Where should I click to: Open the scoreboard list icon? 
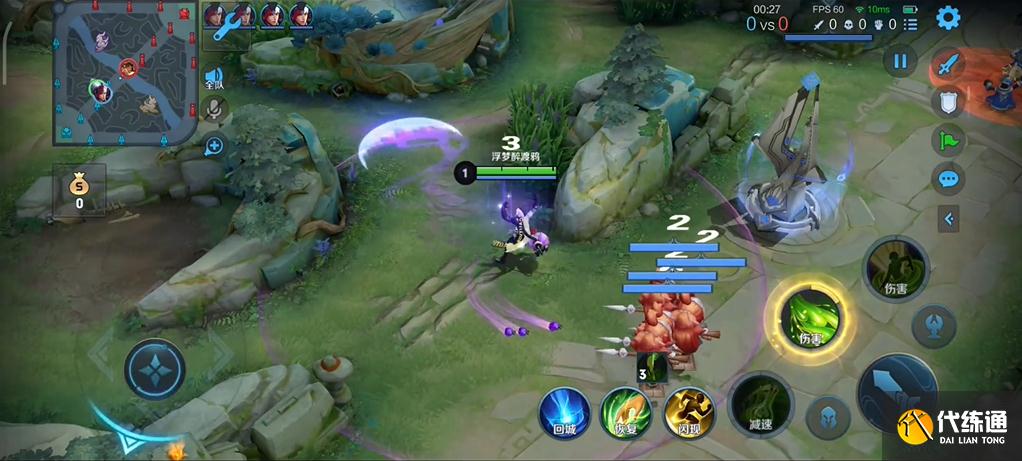pos(910,24)
